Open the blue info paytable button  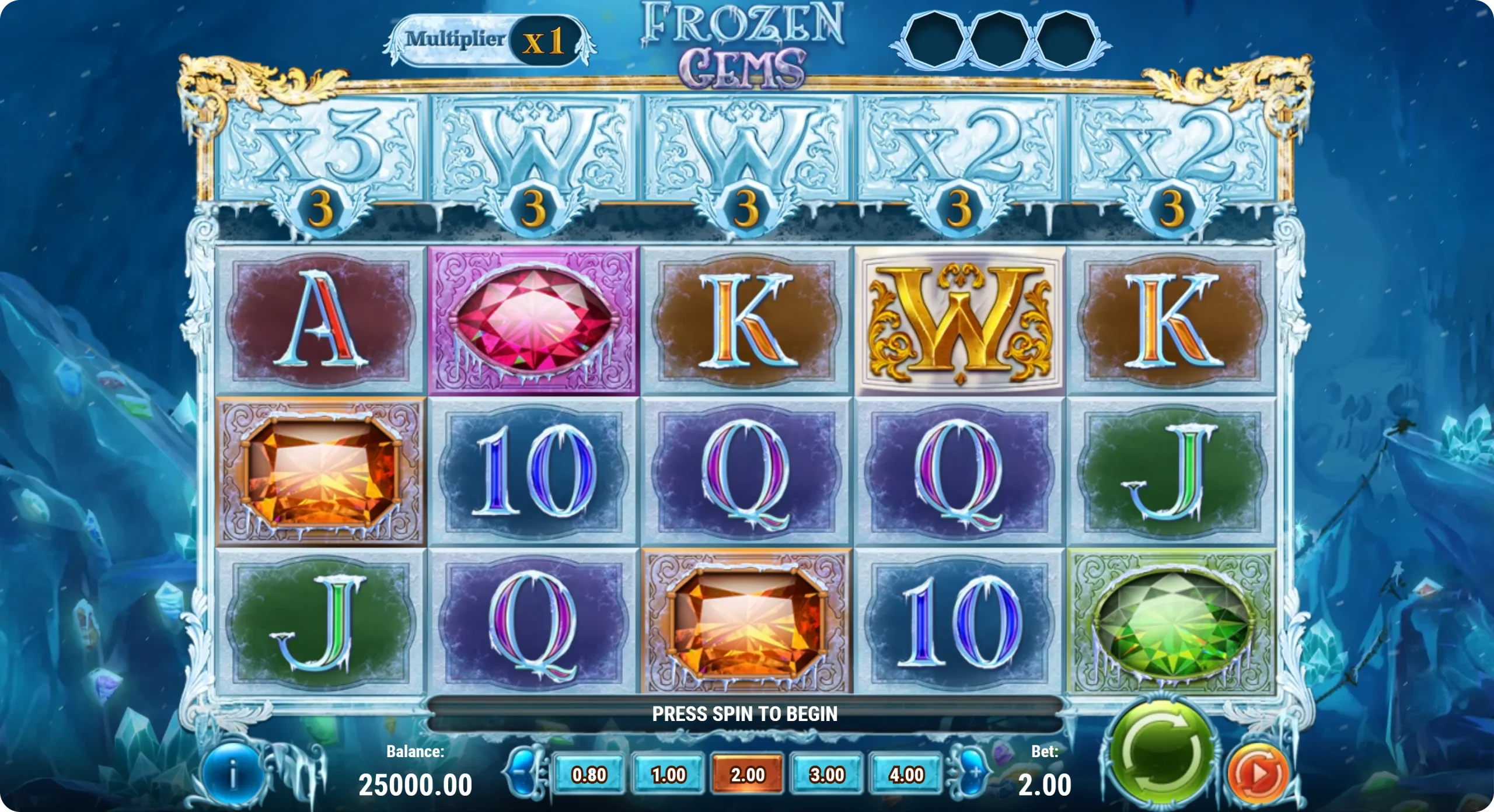pos(233,776)
